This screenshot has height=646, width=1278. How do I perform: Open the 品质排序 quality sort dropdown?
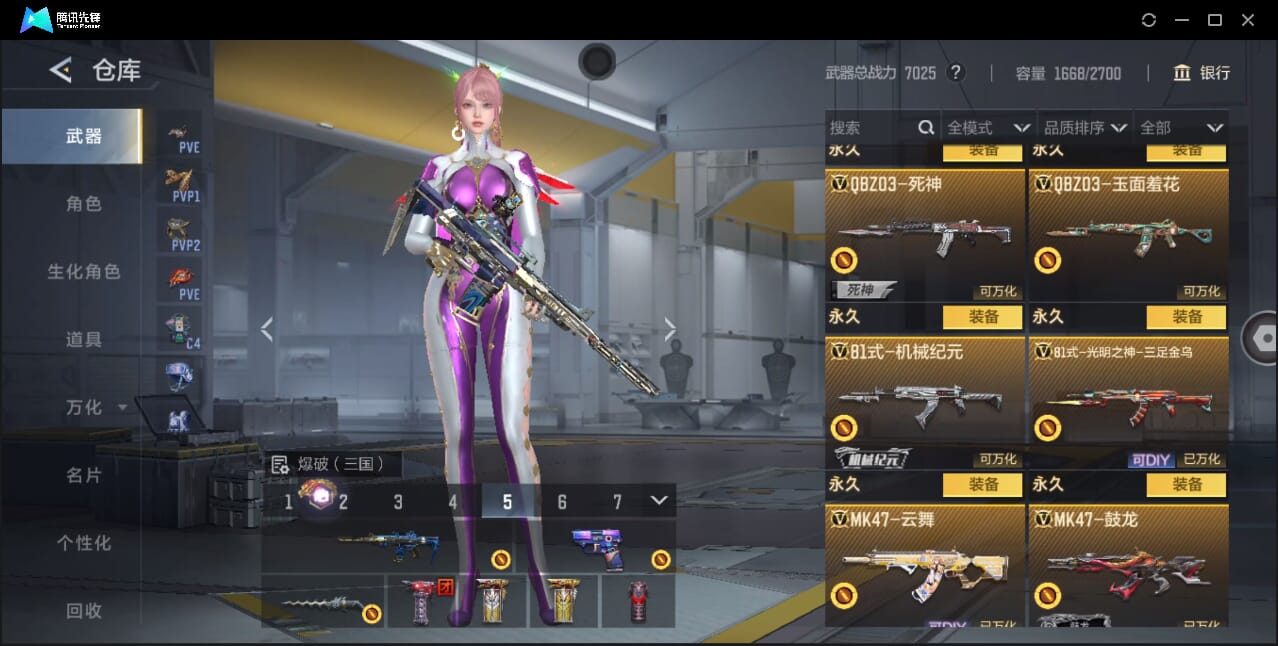tap(1085, 128)
